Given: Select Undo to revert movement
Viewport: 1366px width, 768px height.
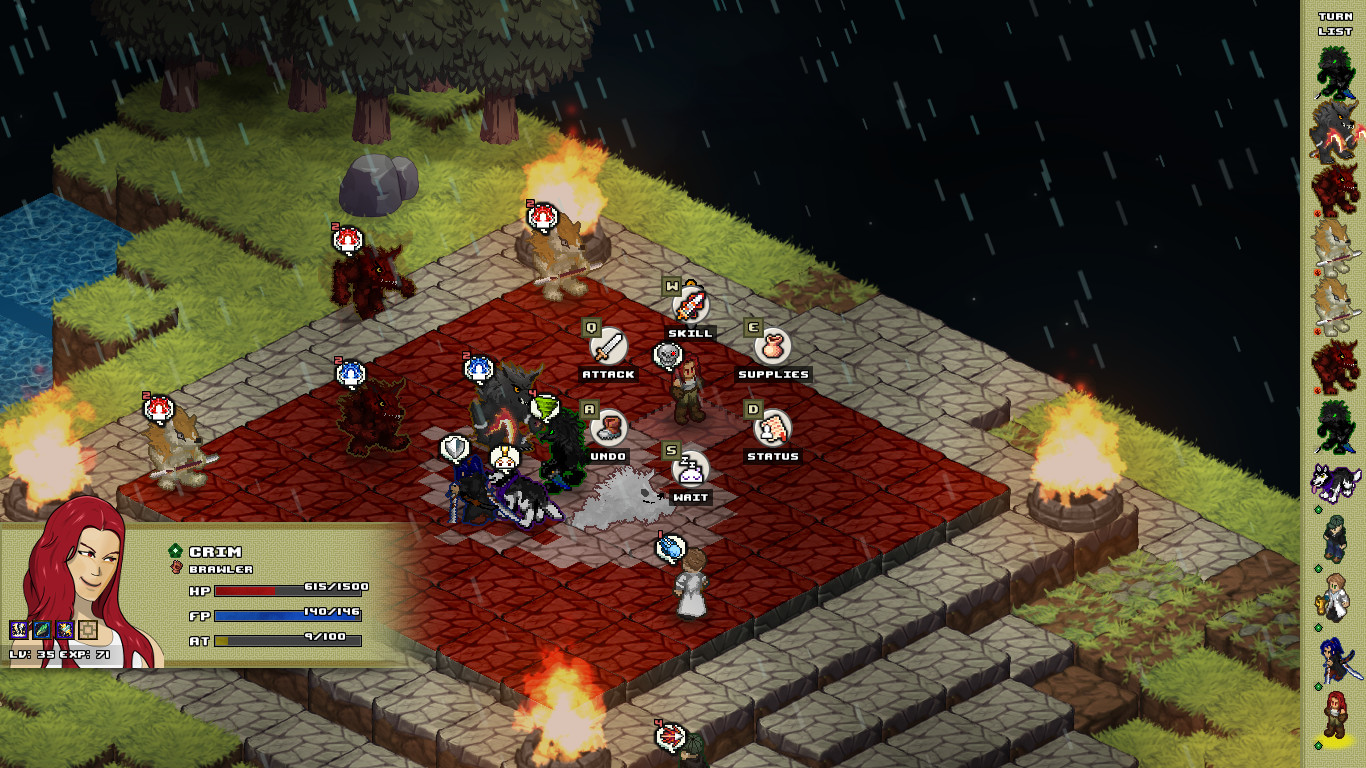Looking at the screenshot, I should (x=608, y=430).
